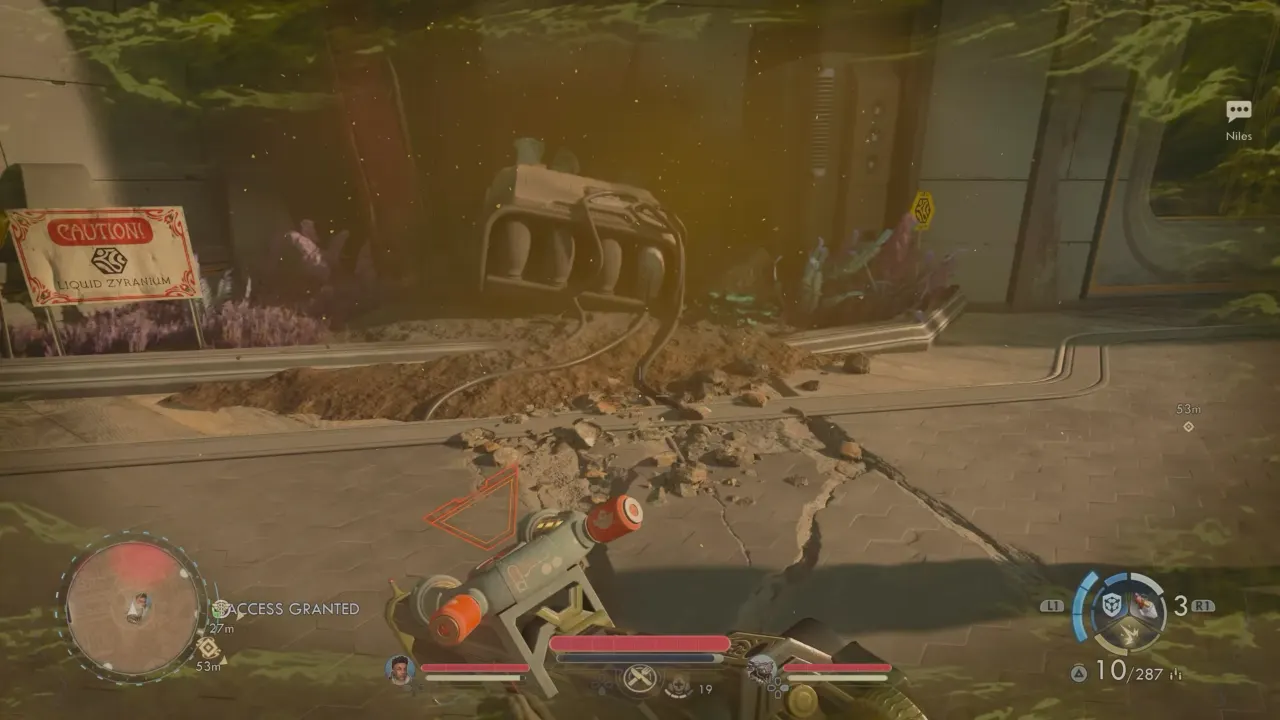
Task: Select the creature companion portrait
Action: 759,669
